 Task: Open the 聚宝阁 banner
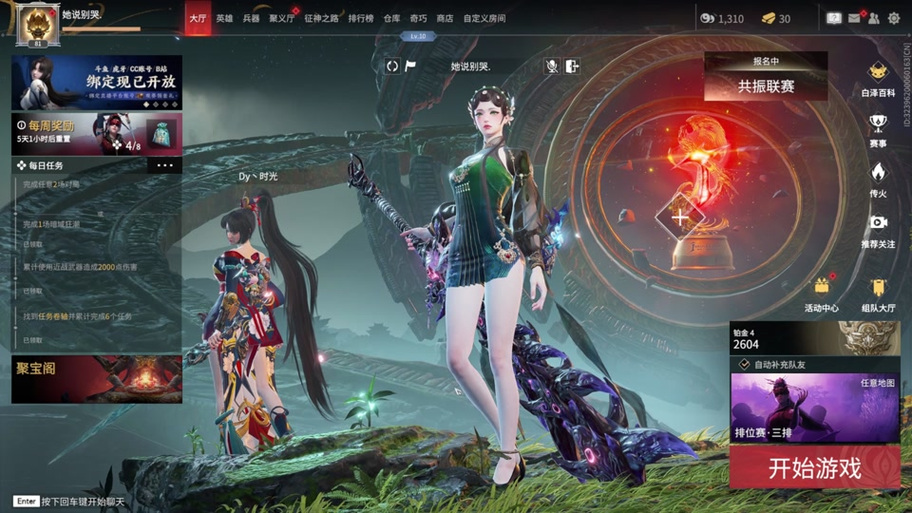(x=96, y=379)
